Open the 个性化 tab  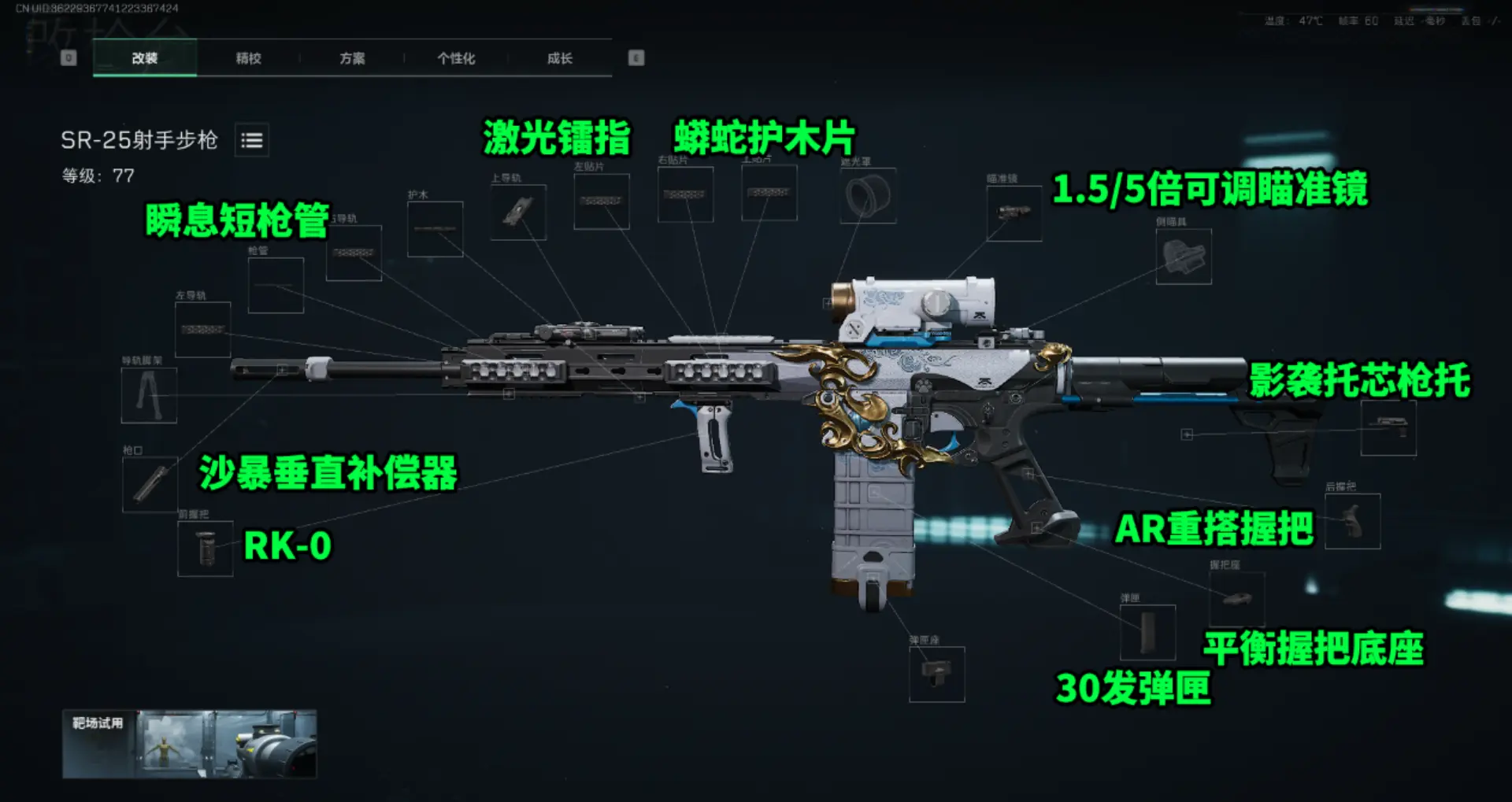tap(457, 57)
